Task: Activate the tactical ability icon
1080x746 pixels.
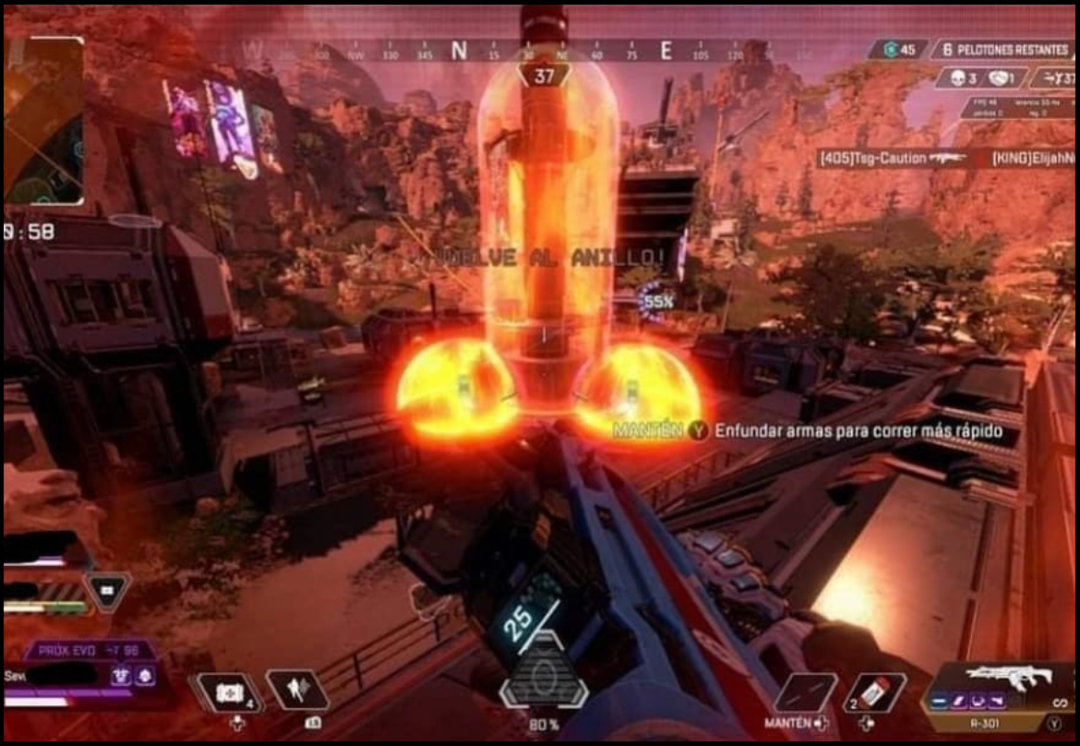Action: (298, 690)
